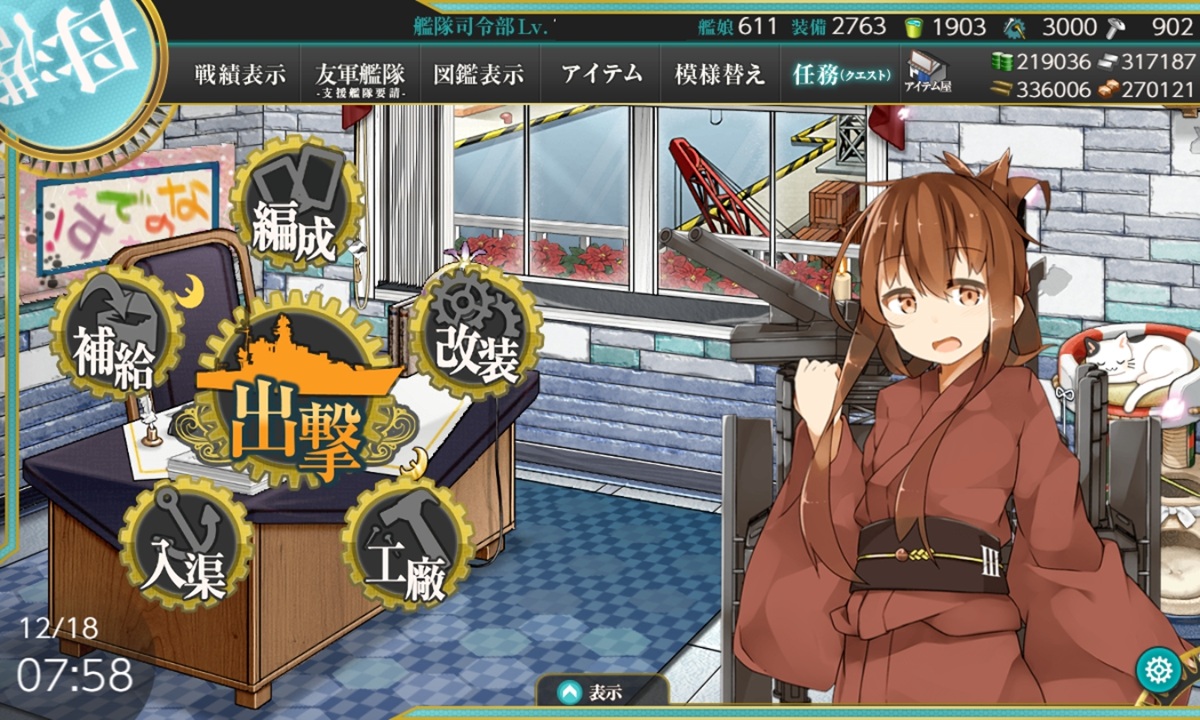Select 友軍艦隊 friendly fleet option
Screen dimensions: 1200x720
click(x=359, y=76)
